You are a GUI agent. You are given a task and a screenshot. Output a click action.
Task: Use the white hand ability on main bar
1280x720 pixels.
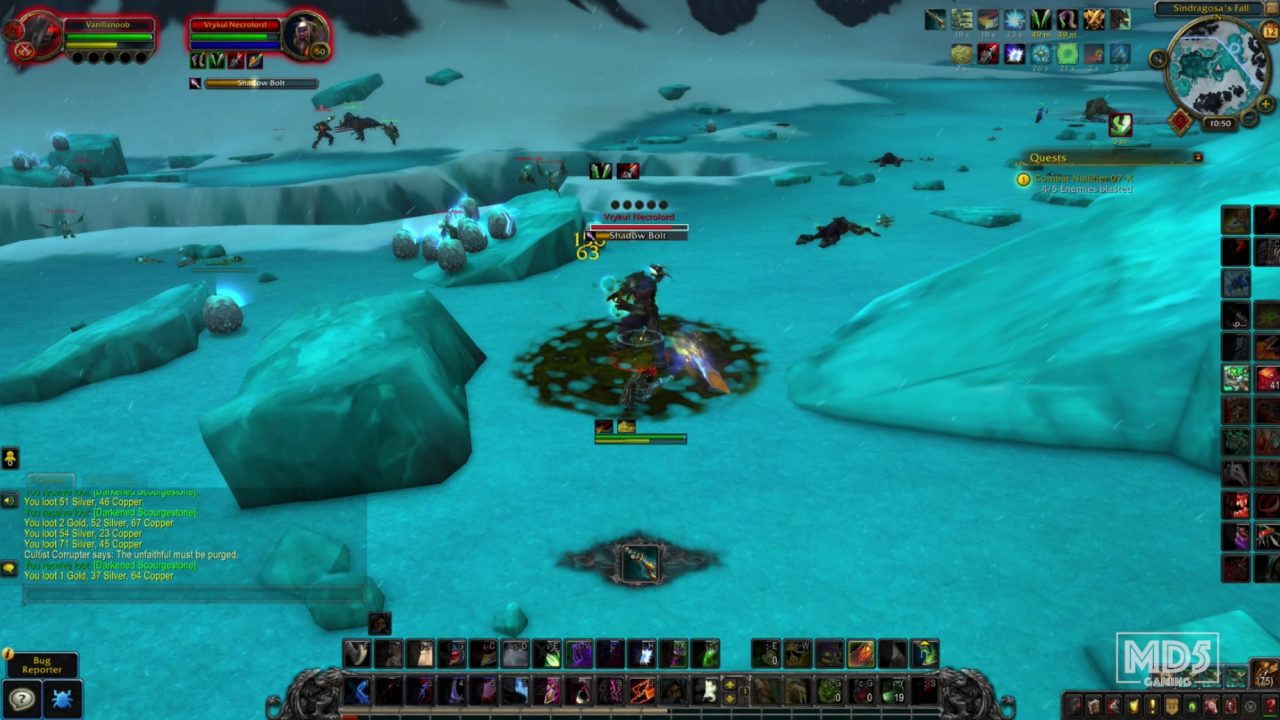point(707,690)
